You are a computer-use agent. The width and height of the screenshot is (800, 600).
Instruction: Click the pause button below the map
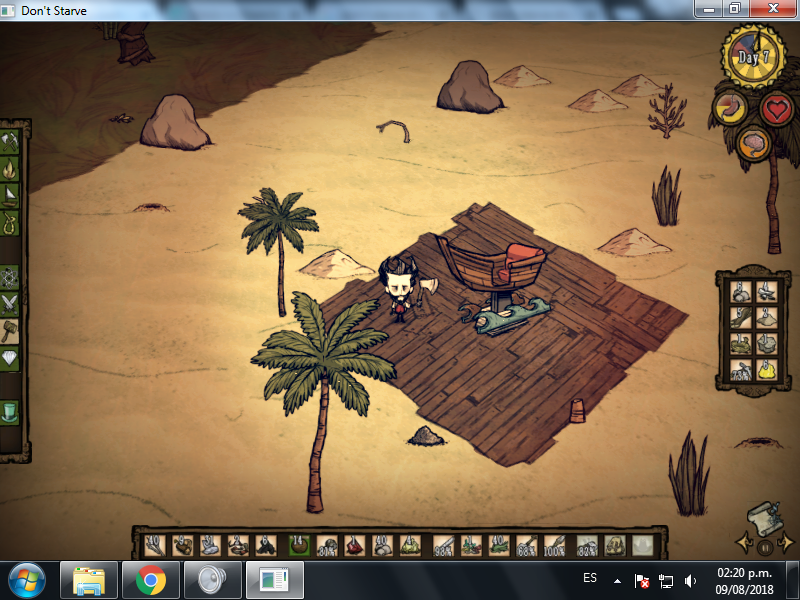(764, 547)
